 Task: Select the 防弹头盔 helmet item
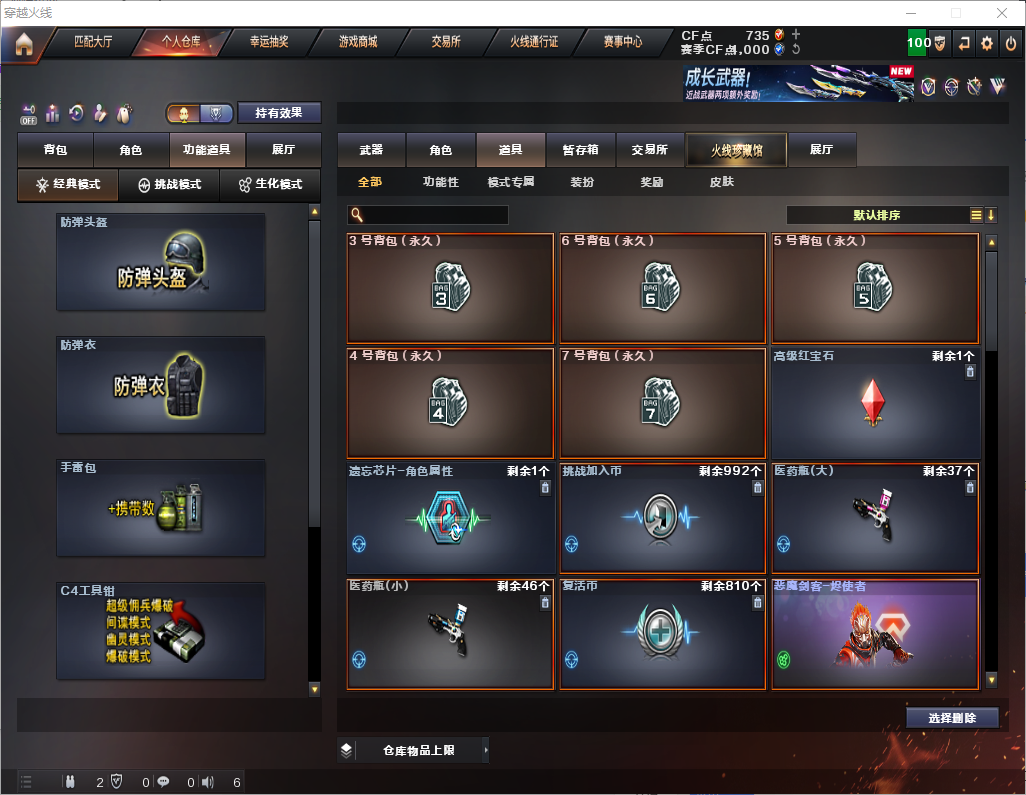click(161, 261)
